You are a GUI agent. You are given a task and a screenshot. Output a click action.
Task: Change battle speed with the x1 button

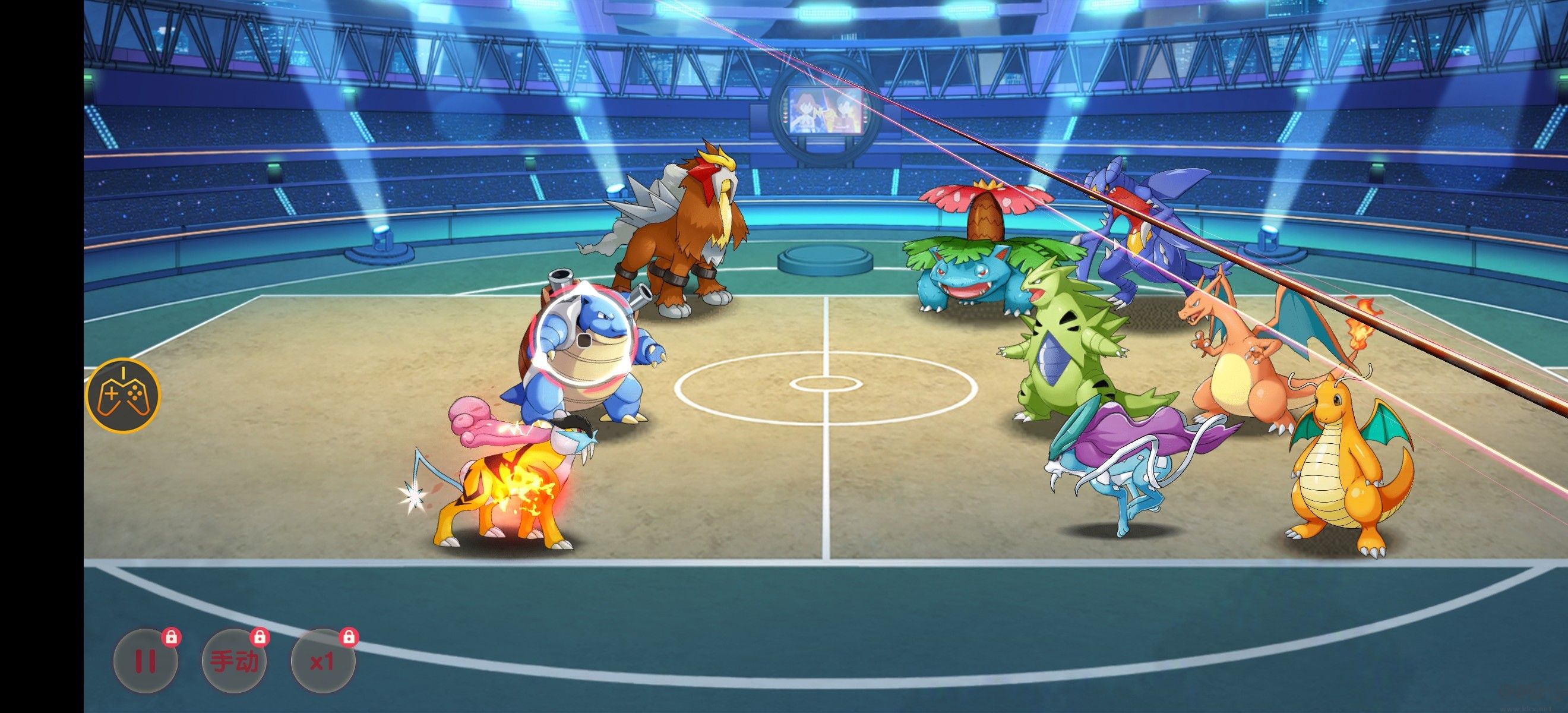pos(323,661)
